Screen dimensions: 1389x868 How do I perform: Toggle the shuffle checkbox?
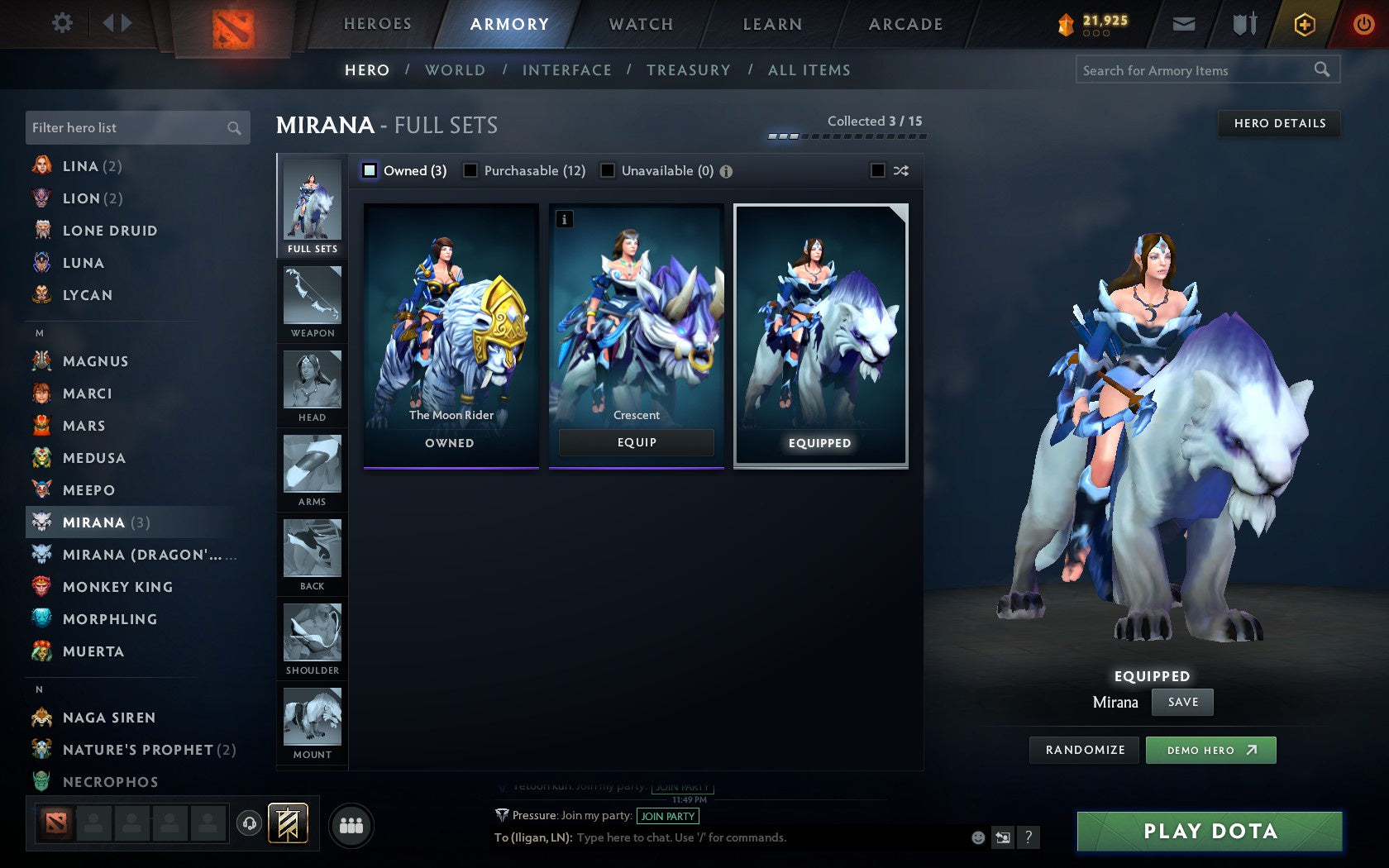[x=878, y=170]
